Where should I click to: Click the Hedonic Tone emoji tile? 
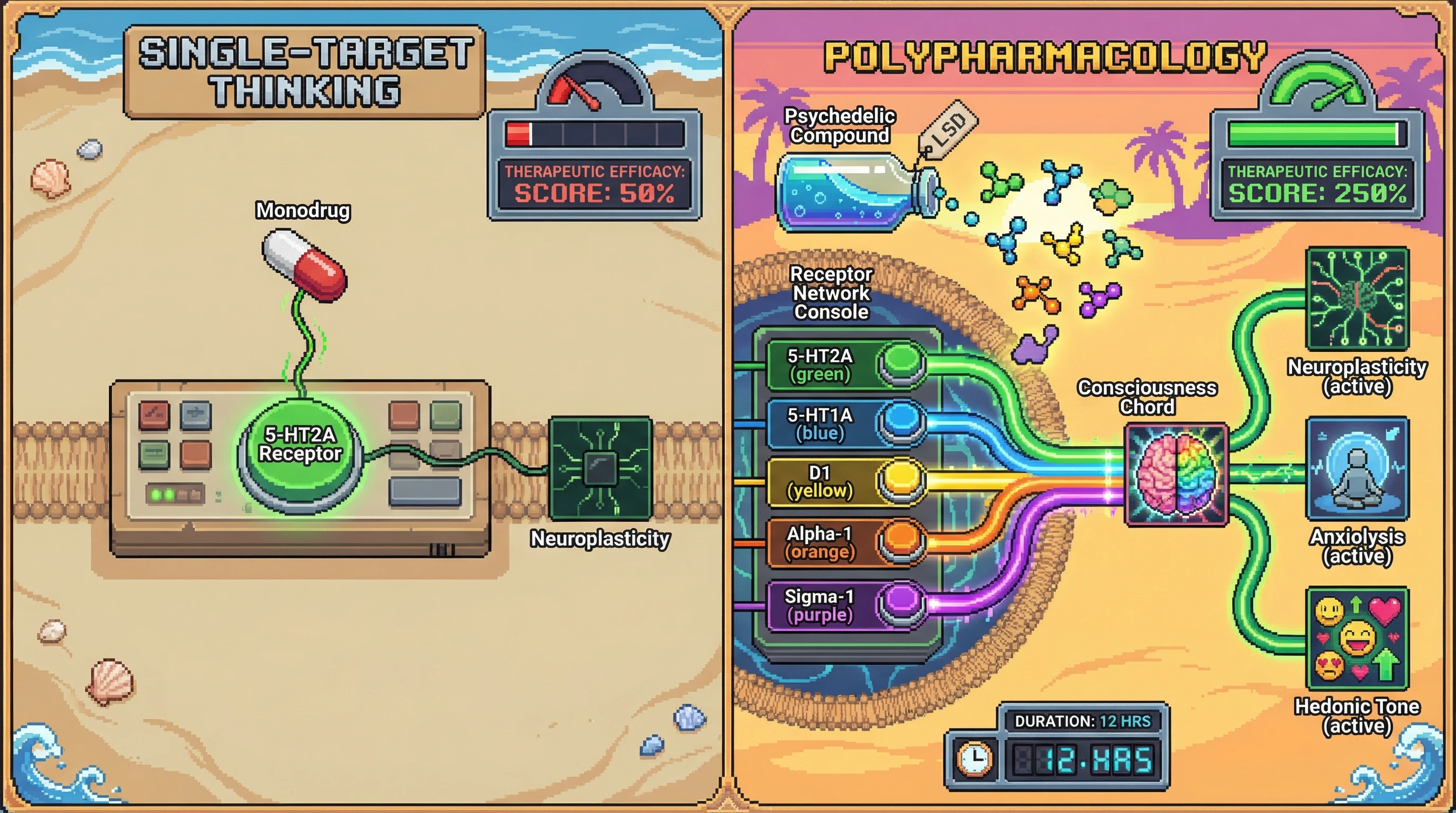1357,638
